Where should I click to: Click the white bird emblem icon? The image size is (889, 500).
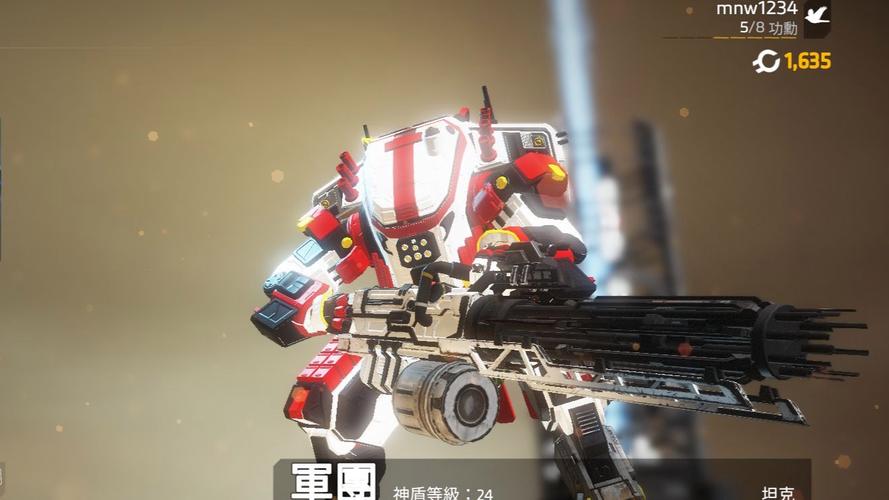click(x=817, y=17)
